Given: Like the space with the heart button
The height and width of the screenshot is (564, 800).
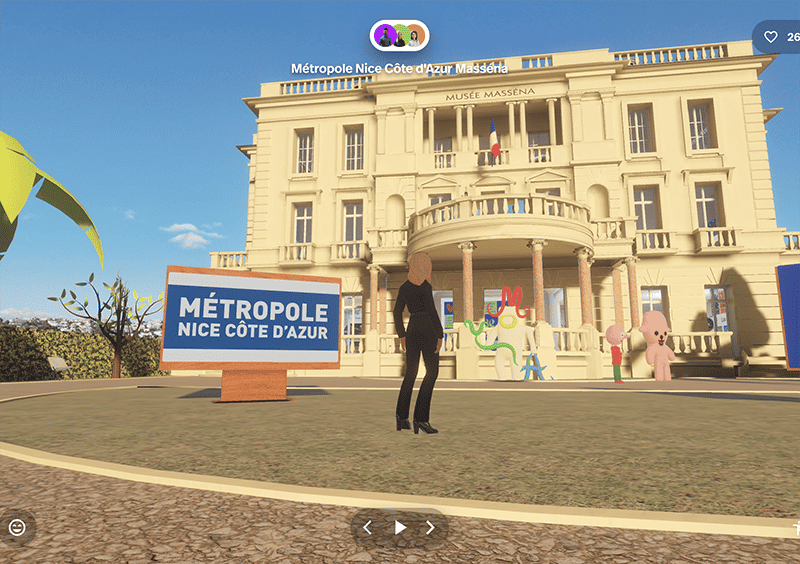Looking at the screenshot, I should click(x=770, y=37).
